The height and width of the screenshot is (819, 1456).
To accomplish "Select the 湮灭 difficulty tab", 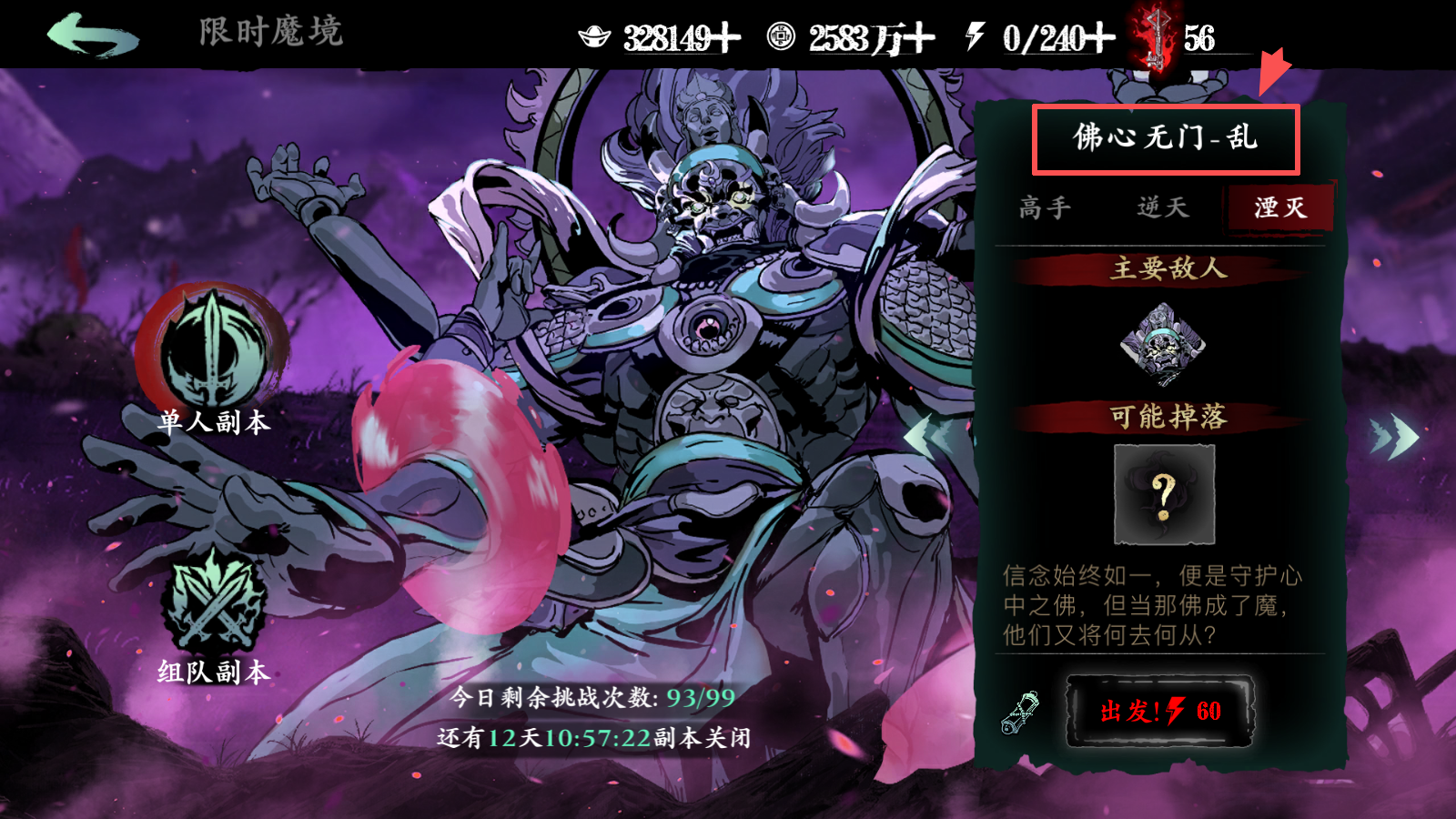I will [x=1280, y=207].
